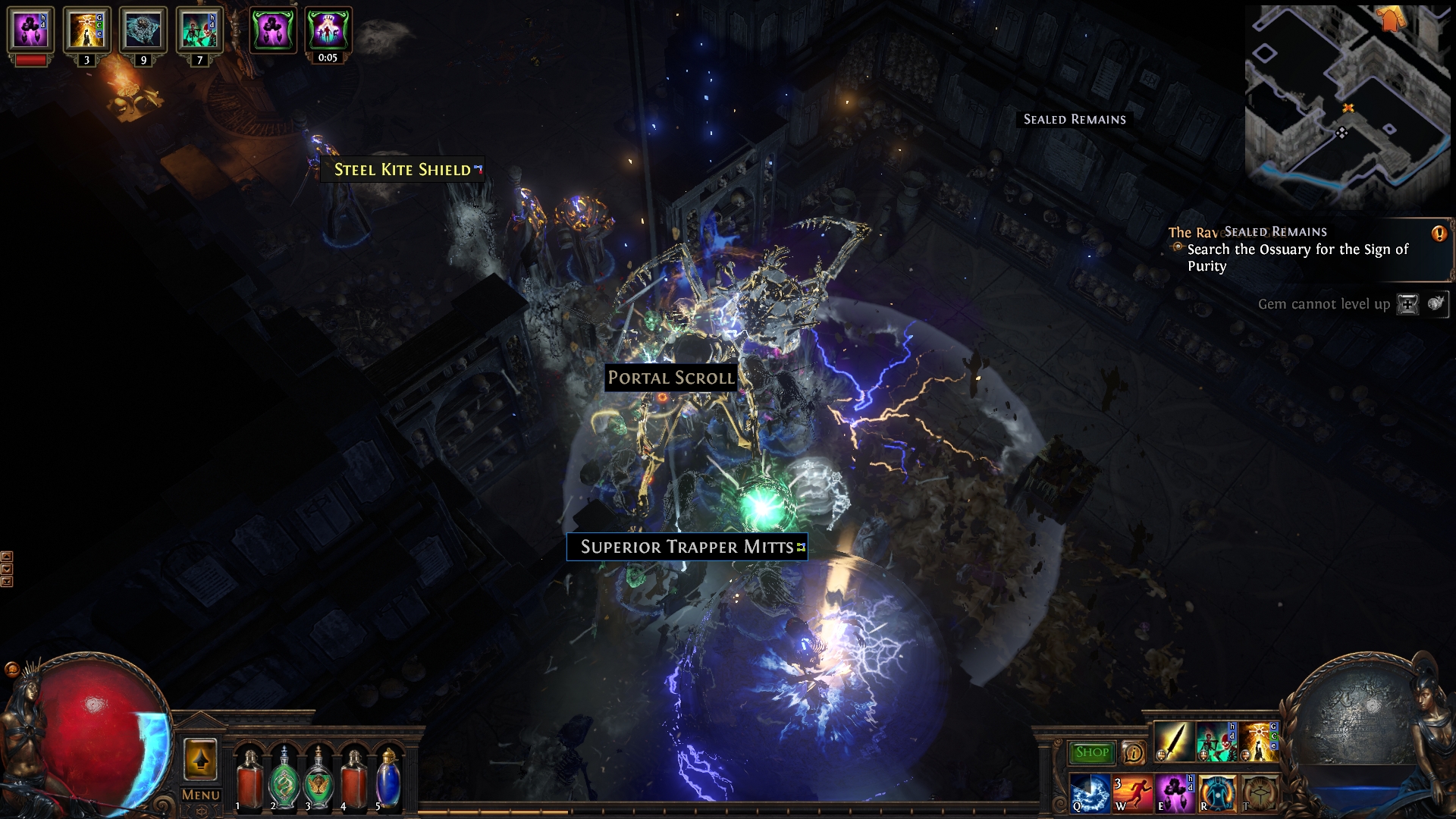This screenshot has width=1456, height=819.
Task: Use the green swirl flask in slot 2
Action: (x=284, y=777)
